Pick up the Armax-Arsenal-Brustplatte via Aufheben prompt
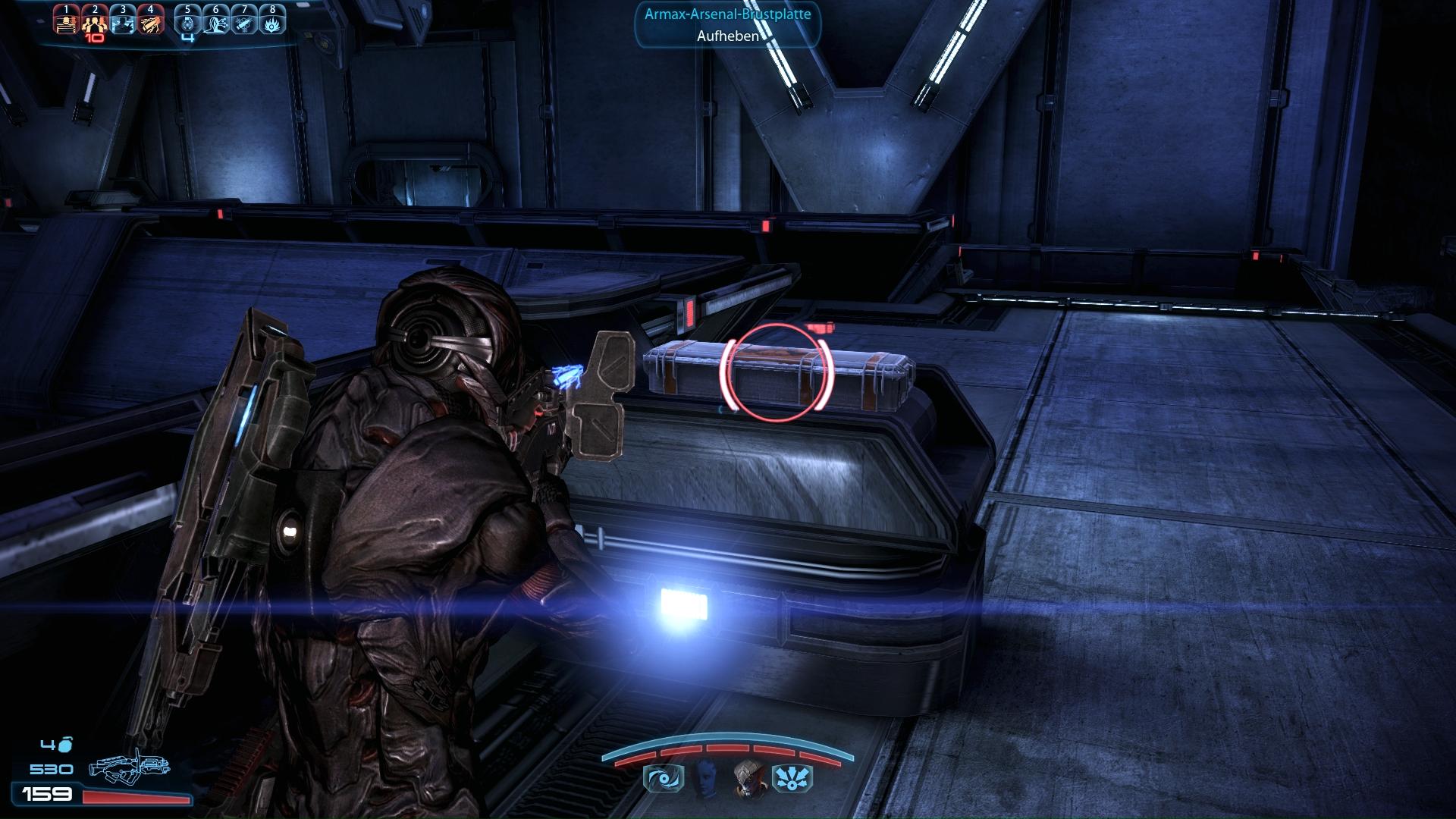Screen dimensions: 1456x819 click(x=727, y=36)
